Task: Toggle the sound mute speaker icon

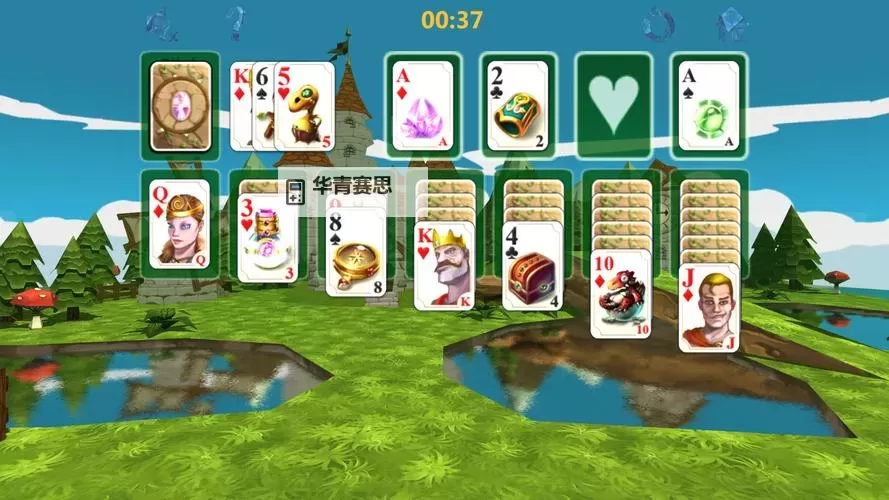Action: [x=161, y=21]
